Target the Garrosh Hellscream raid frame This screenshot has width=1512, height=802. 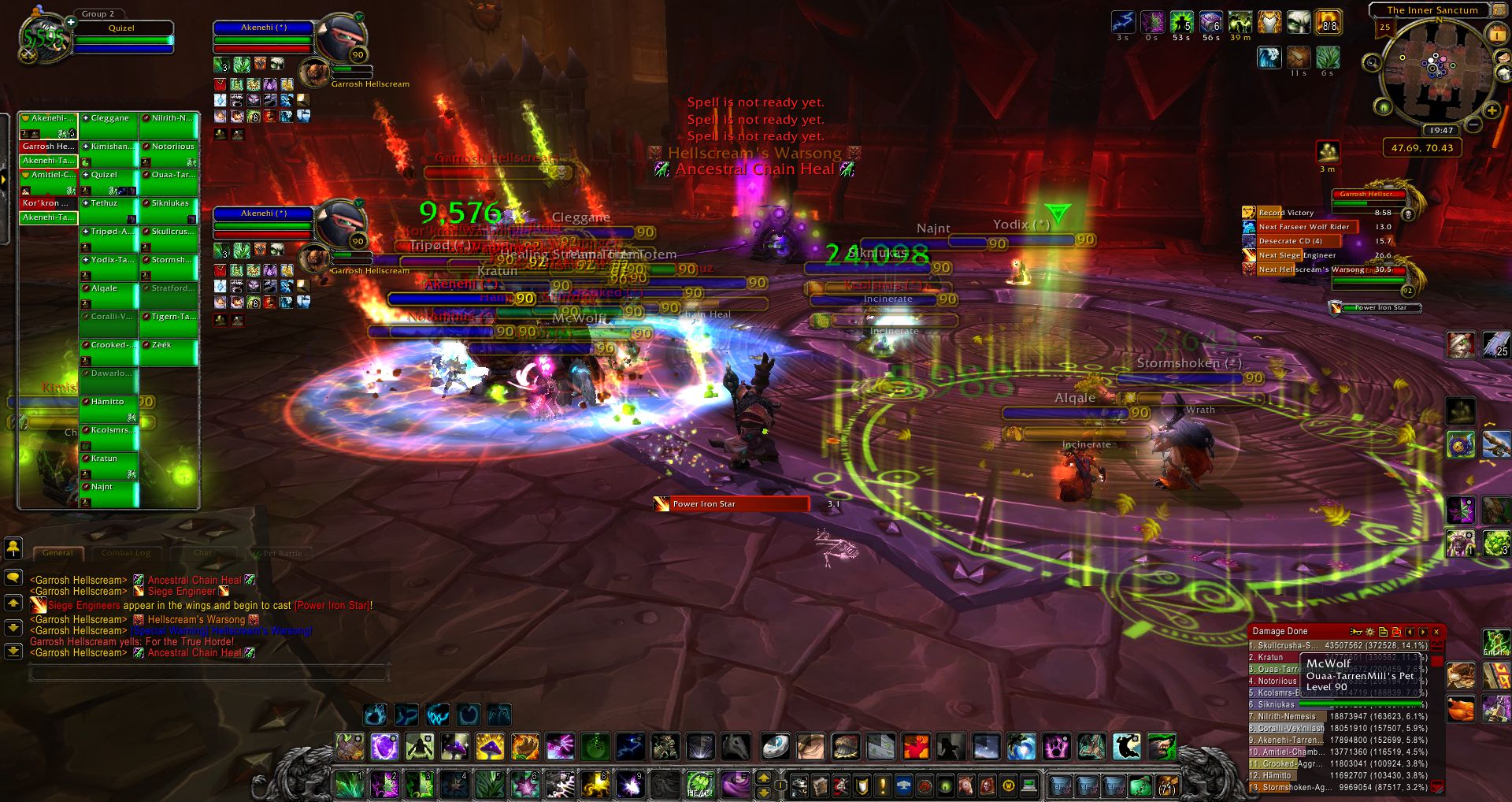point(48,147)
